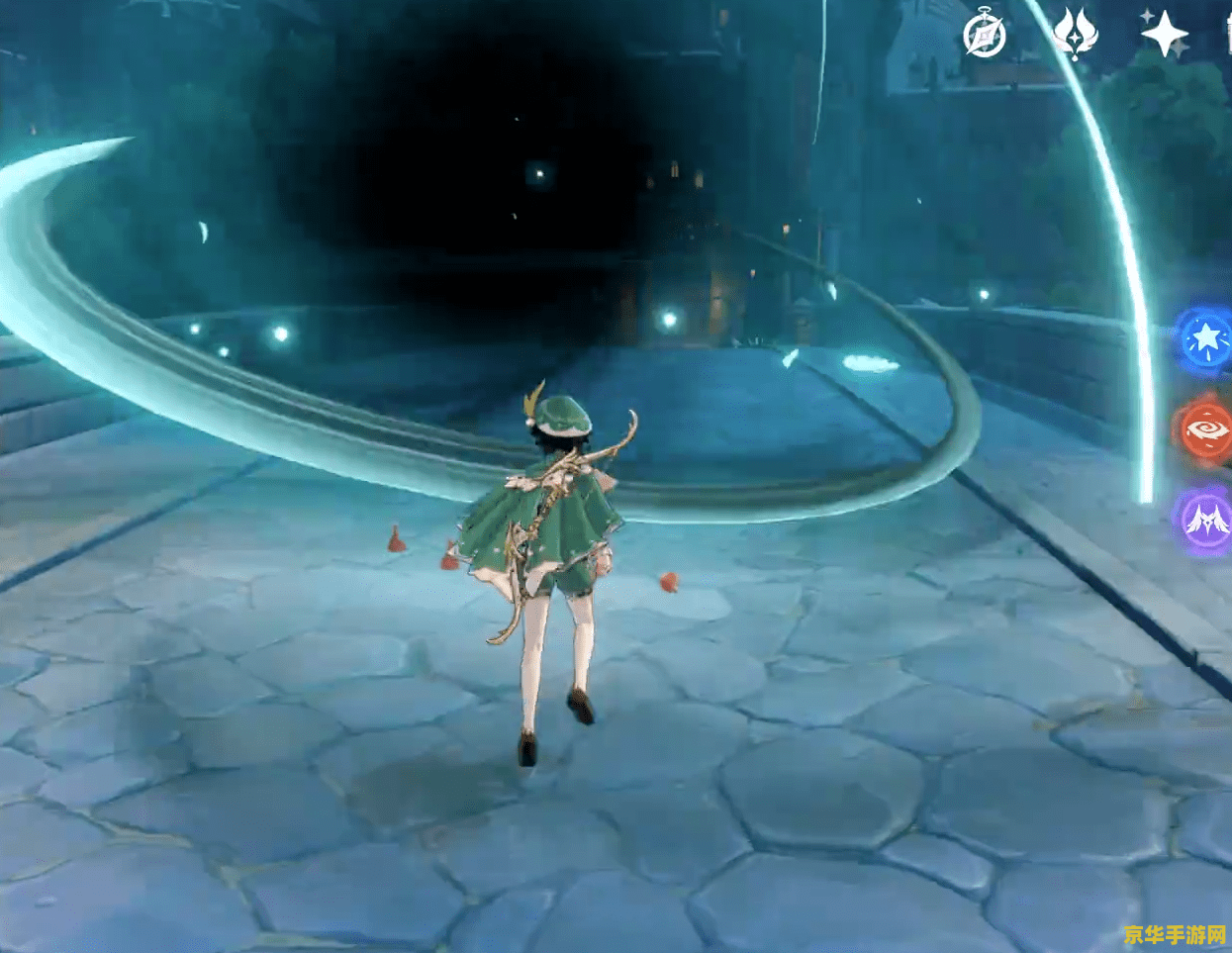Open the four-pointed star Wish icon
The width and height of the screenshot is (1232, 953).
pyautogui.click(x=1164, y=35)
